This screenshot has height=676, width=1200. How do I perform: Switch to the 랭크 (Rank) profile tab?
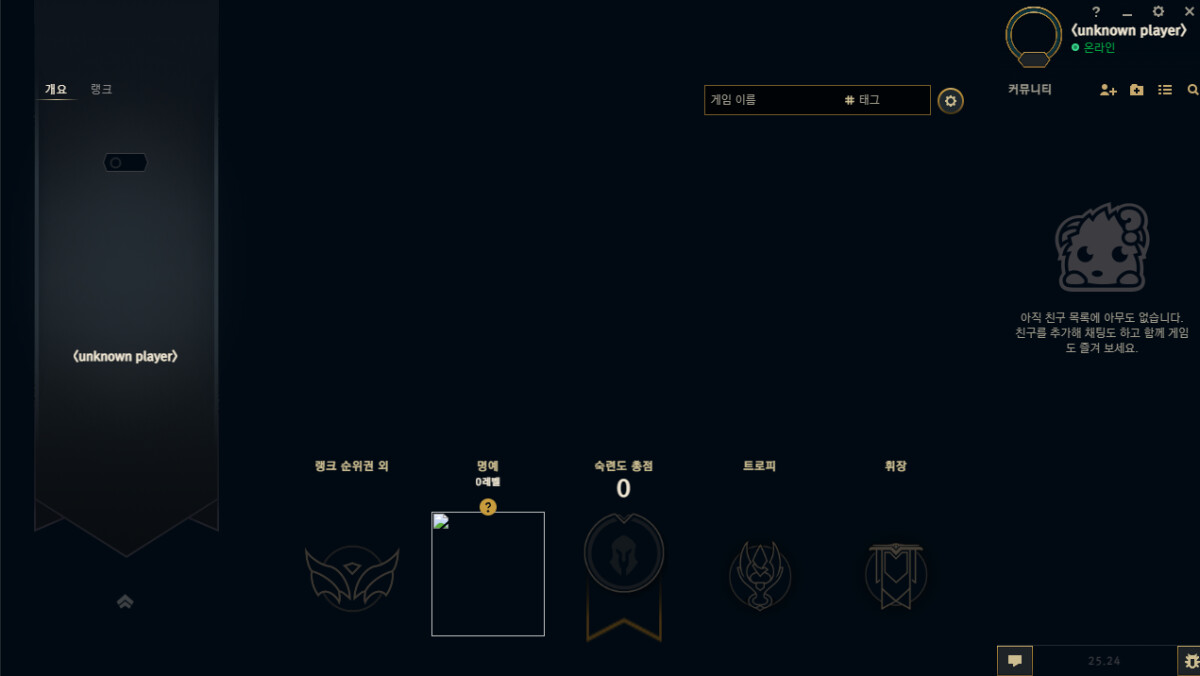coord(101,89)
